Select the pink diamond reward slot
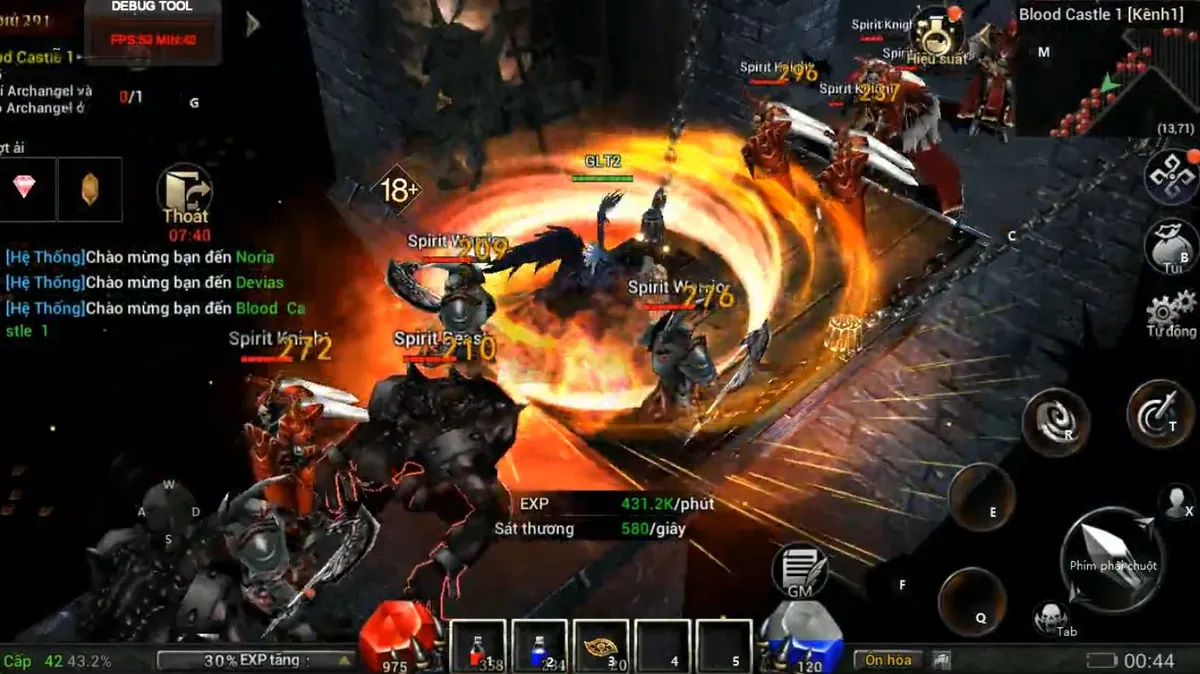 click(x=24, y=188)
